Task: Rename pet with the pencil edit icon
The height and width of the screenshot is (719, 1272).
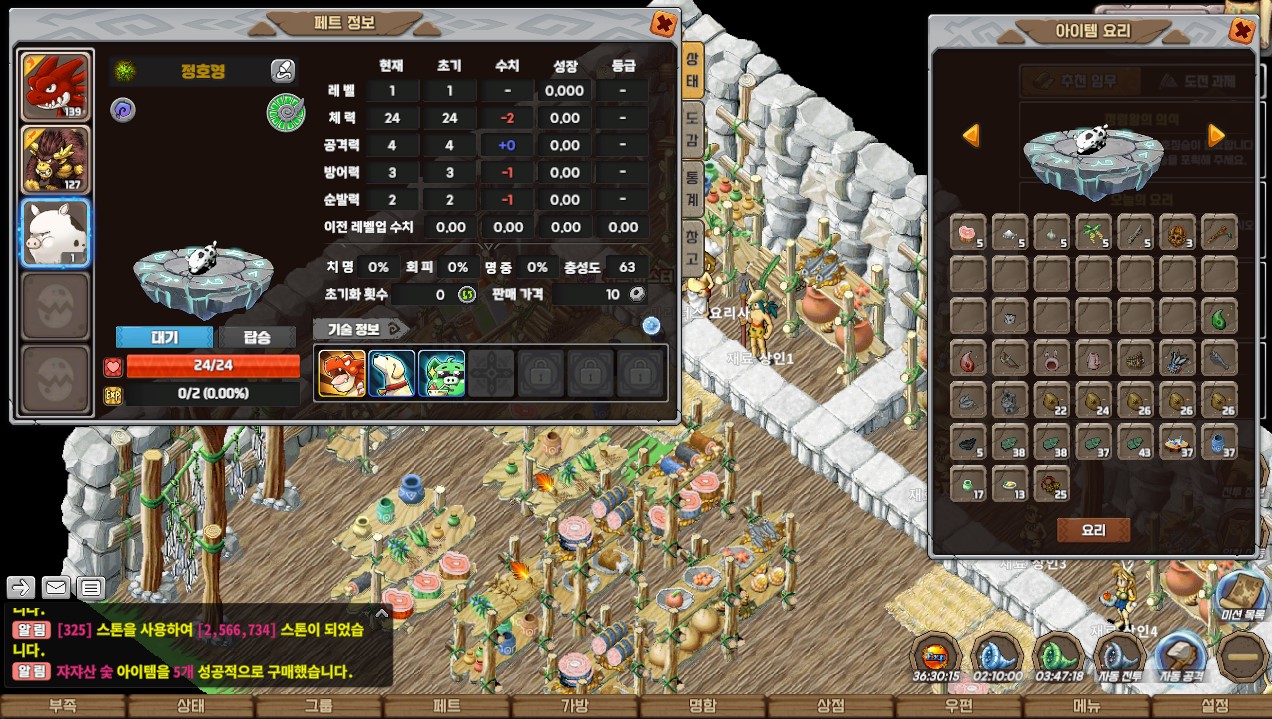Action: (283, 71)
